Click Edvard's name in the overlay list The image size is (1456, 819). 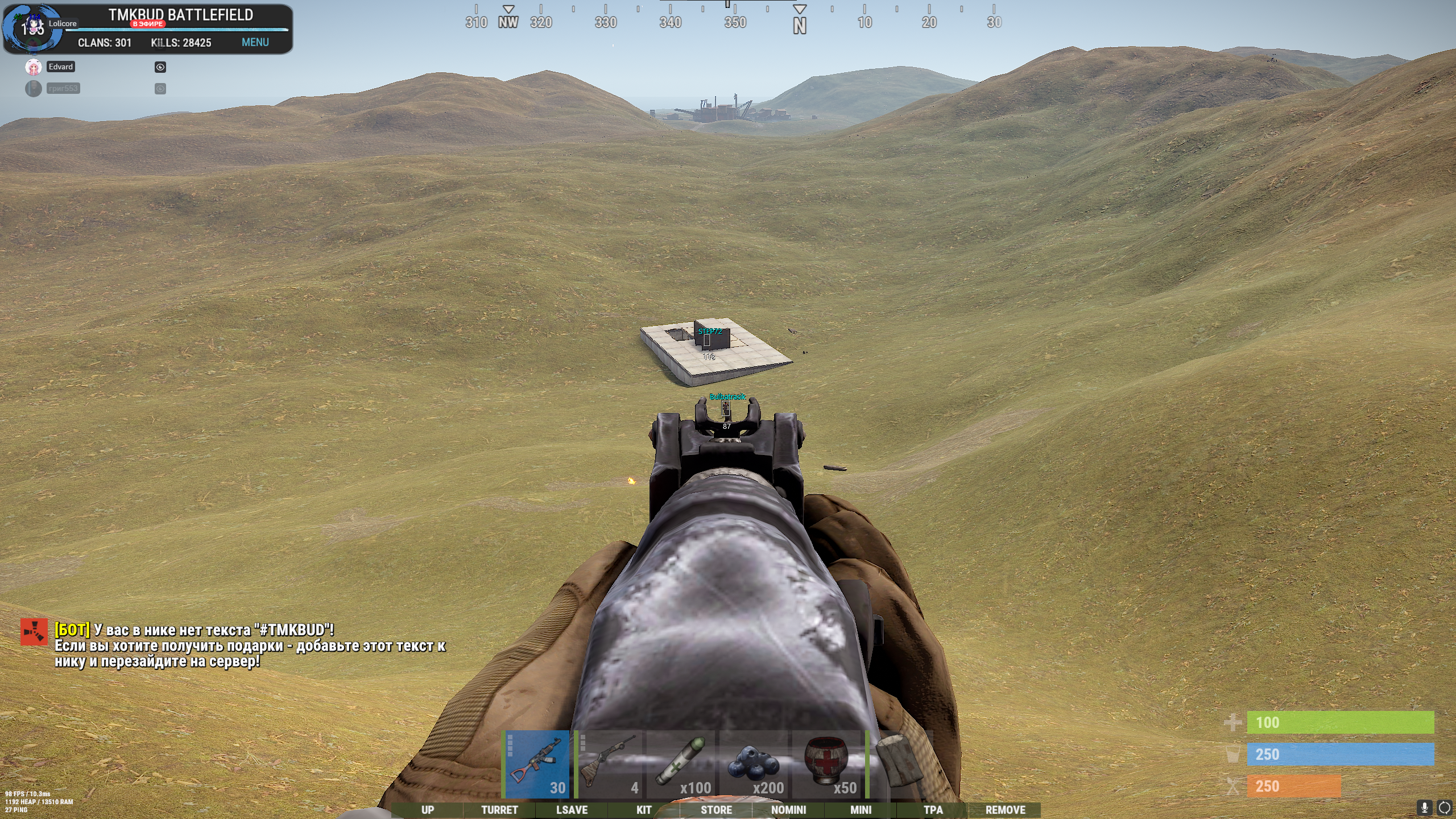click(x=61, y=67)
